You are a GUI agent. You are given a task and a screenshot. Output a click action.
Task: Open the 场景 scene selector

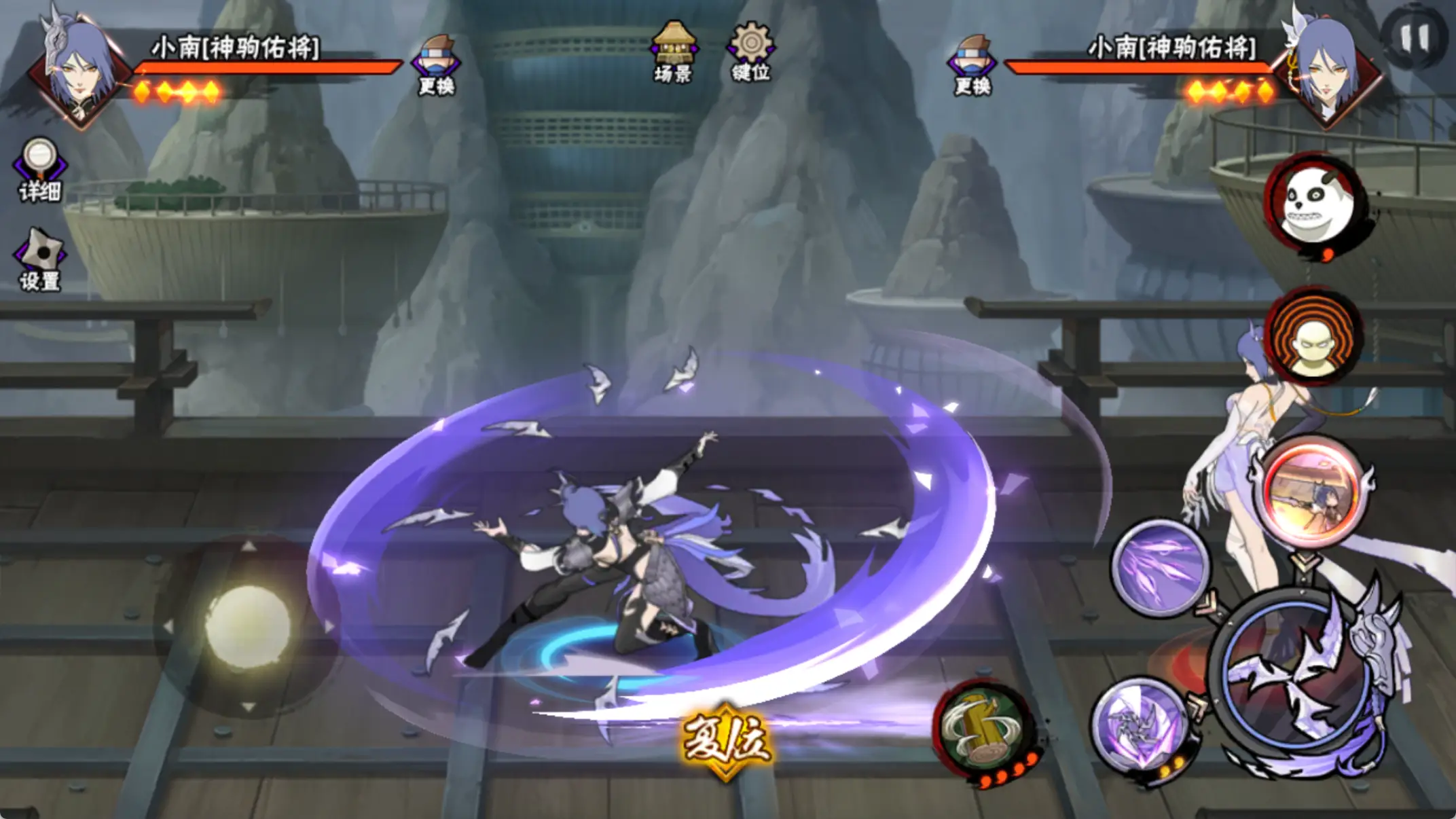tap(672, 52)
